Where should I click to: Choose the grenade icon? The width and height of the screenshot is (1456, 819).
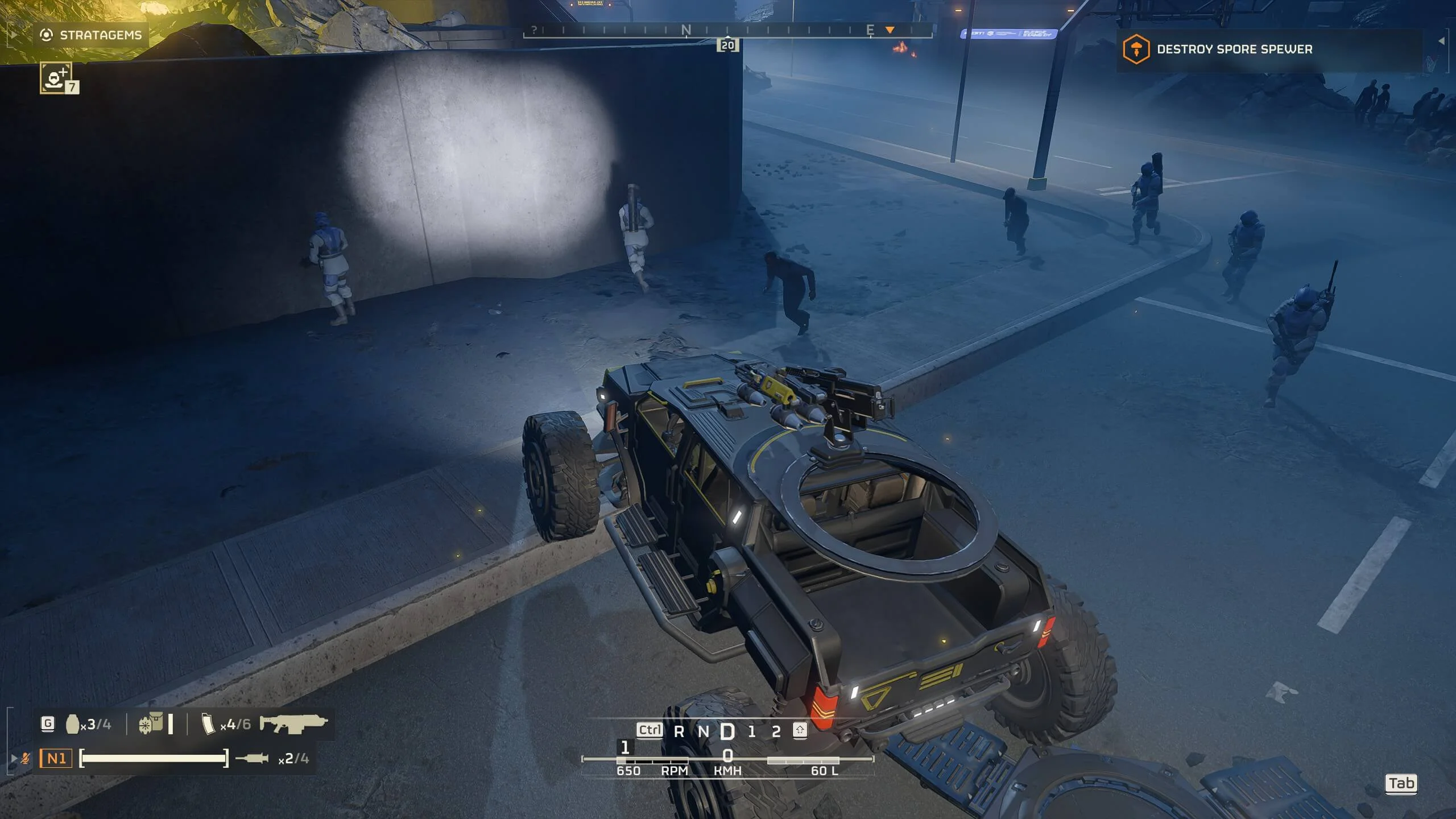pos(72,724)
